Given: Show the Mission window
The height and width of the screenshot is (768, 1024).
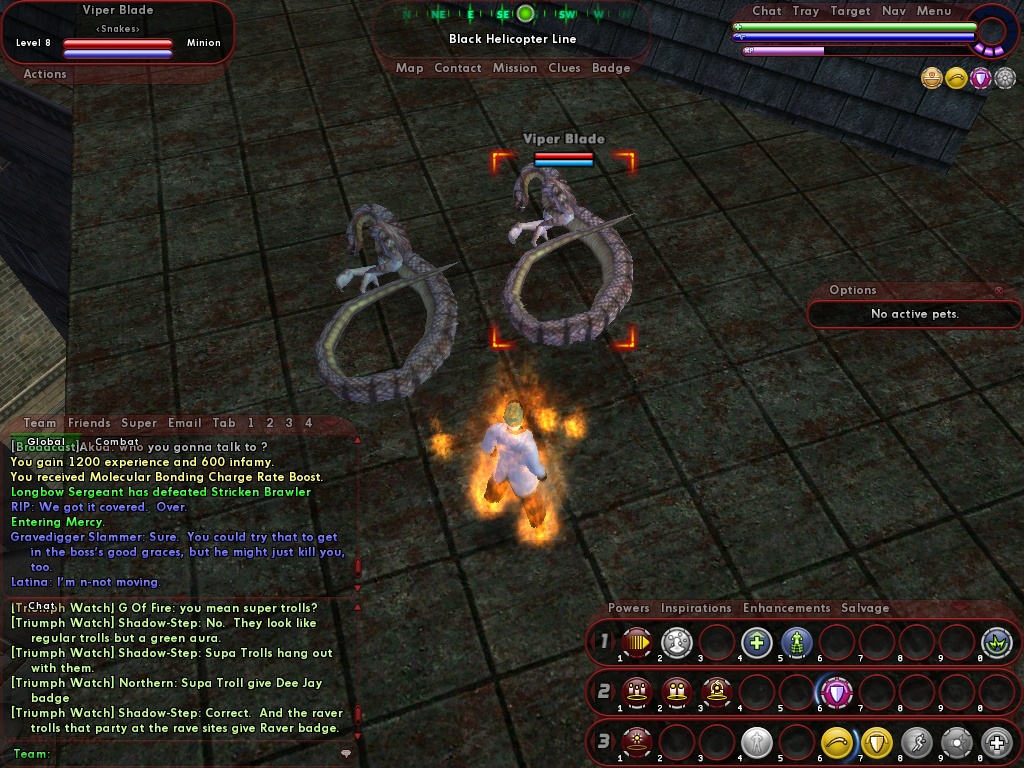Looking at the screenshot, I should (515, 68).
